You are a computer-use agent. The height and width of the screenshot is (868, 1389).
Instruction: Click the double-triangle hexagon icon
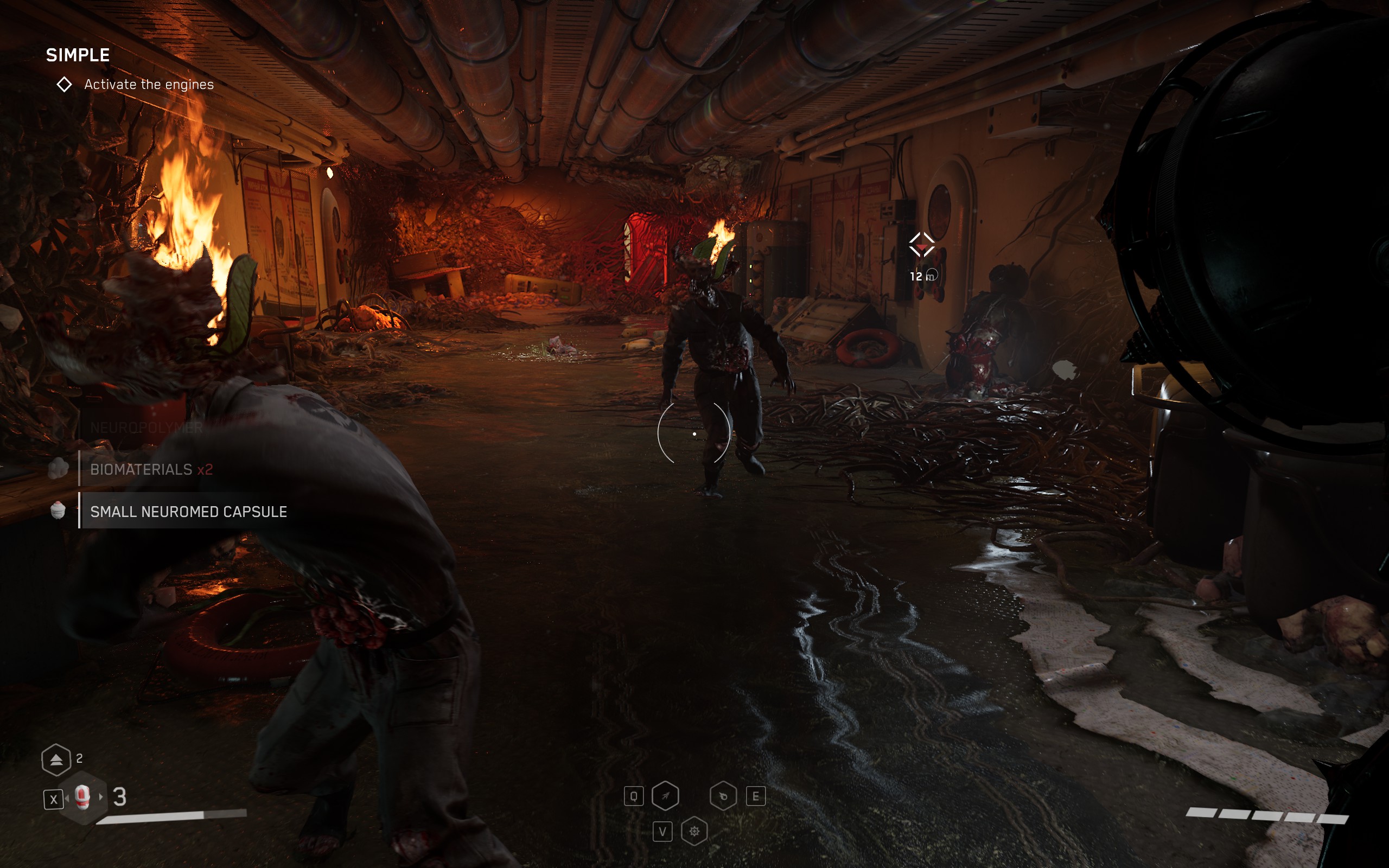tap(56, 759)
